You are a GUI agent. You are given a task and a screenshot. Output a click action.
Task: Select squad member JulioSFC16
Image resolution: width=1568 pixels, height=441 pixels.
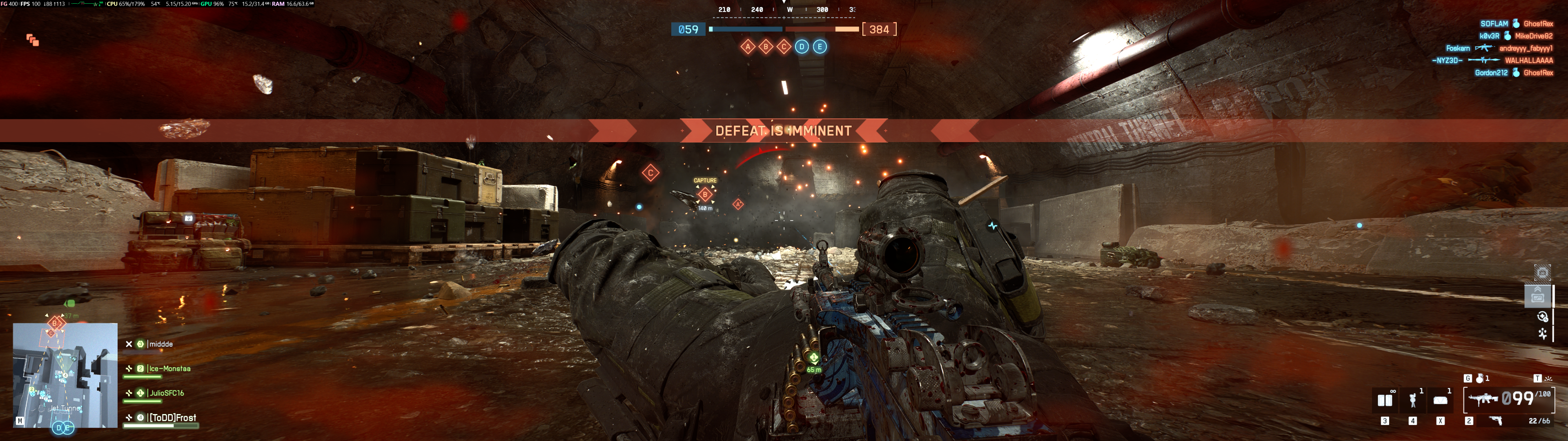click(166, 393)
